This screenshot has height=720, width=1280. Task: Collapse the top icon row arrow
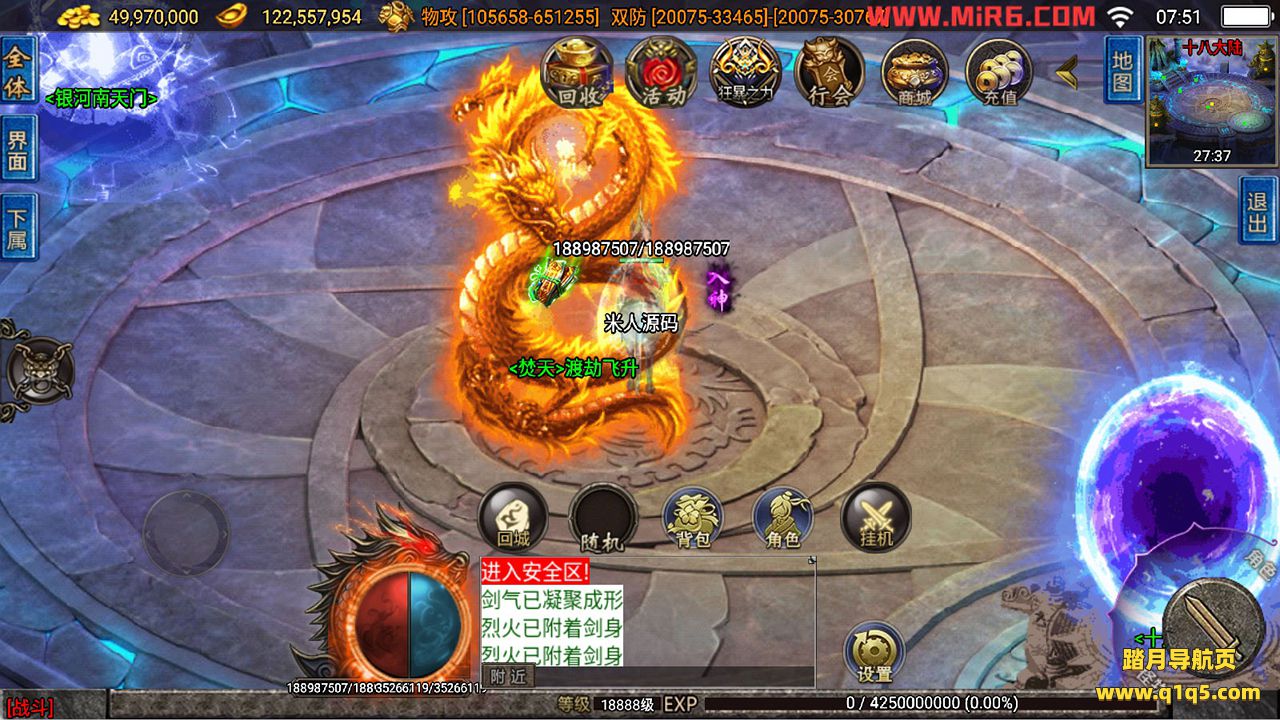point(1067,71)
